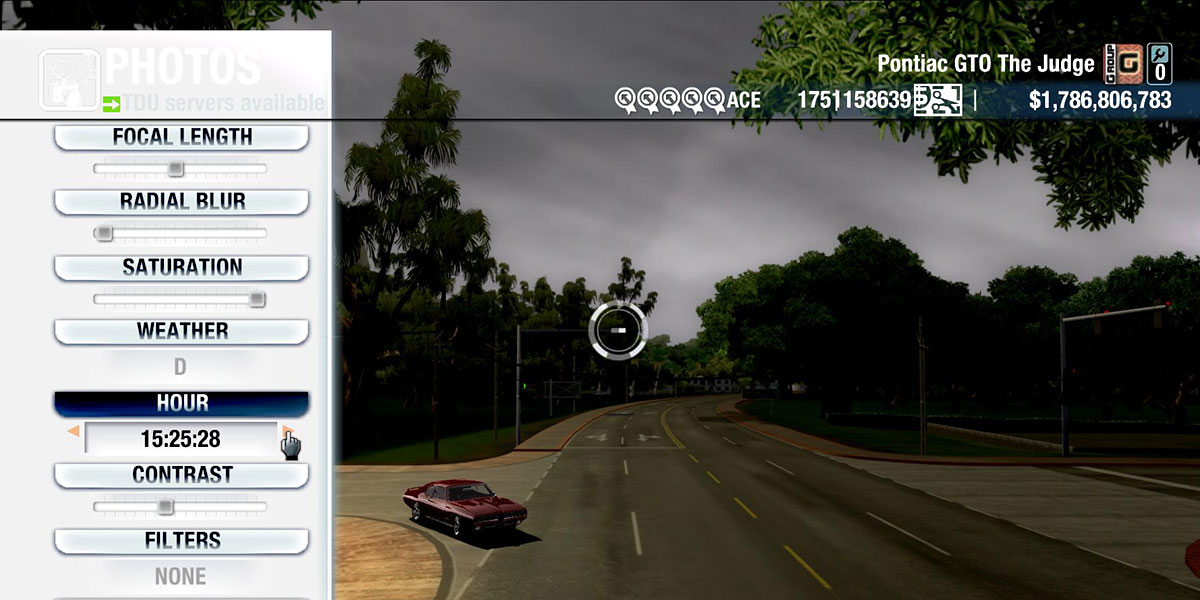The height and width of the screenshot is (600, 1200).
Task: Click the Radial Blur slider handle
Action: 102,233
